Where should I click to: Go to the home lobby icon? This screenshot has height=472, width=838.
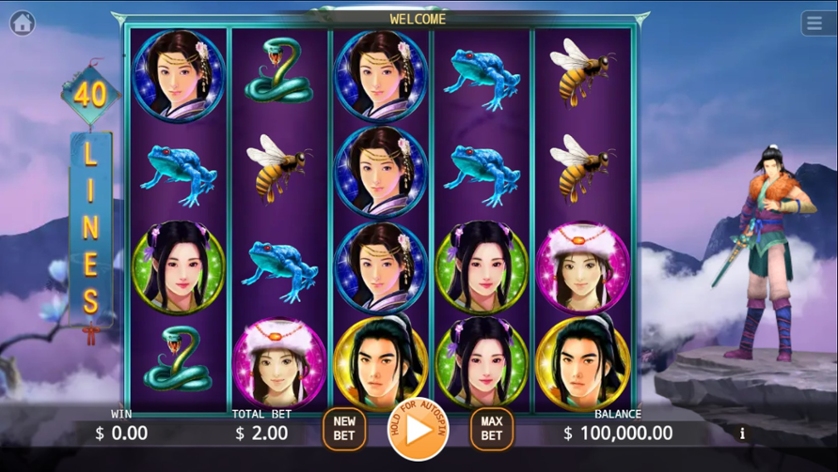pos(22,23)
